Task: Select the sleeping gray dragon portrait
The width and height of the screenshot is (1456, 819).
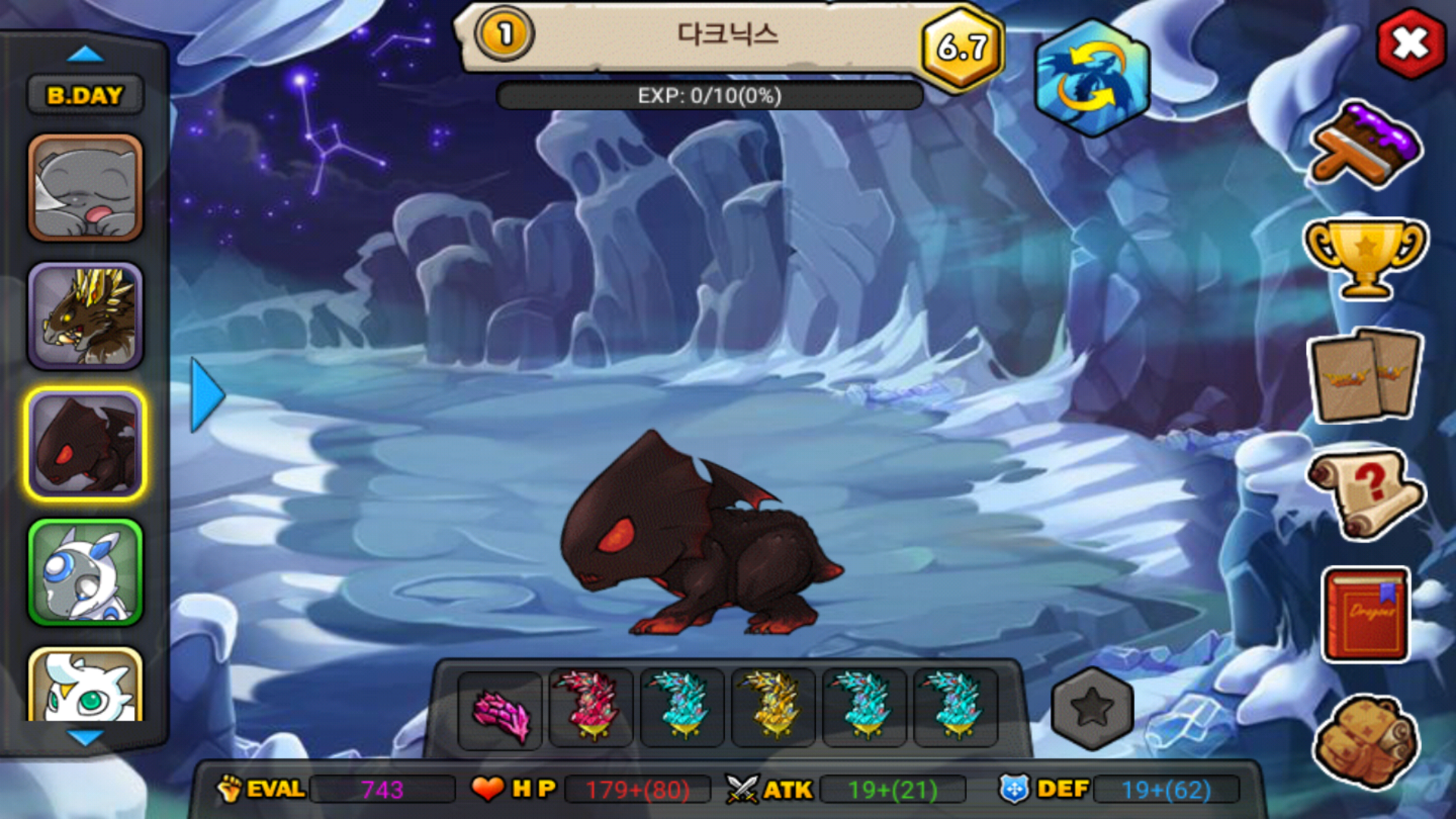Action: [86, 188]
